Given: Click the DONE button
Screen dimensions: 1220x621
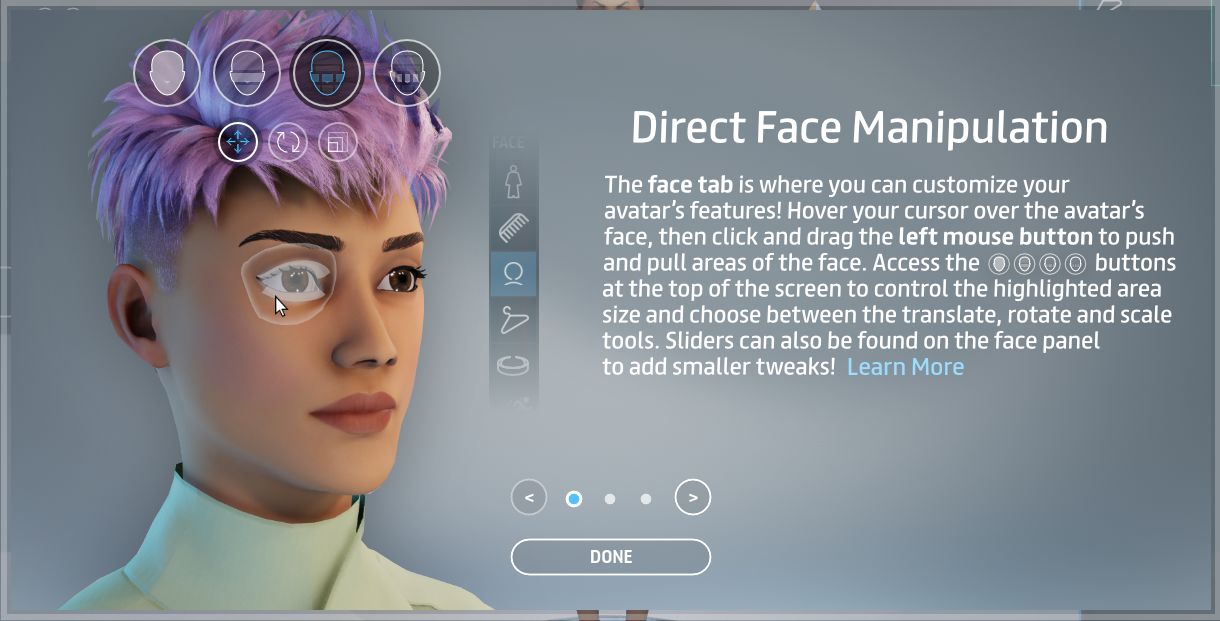Looking at the screenshot, I should [610, 557].
